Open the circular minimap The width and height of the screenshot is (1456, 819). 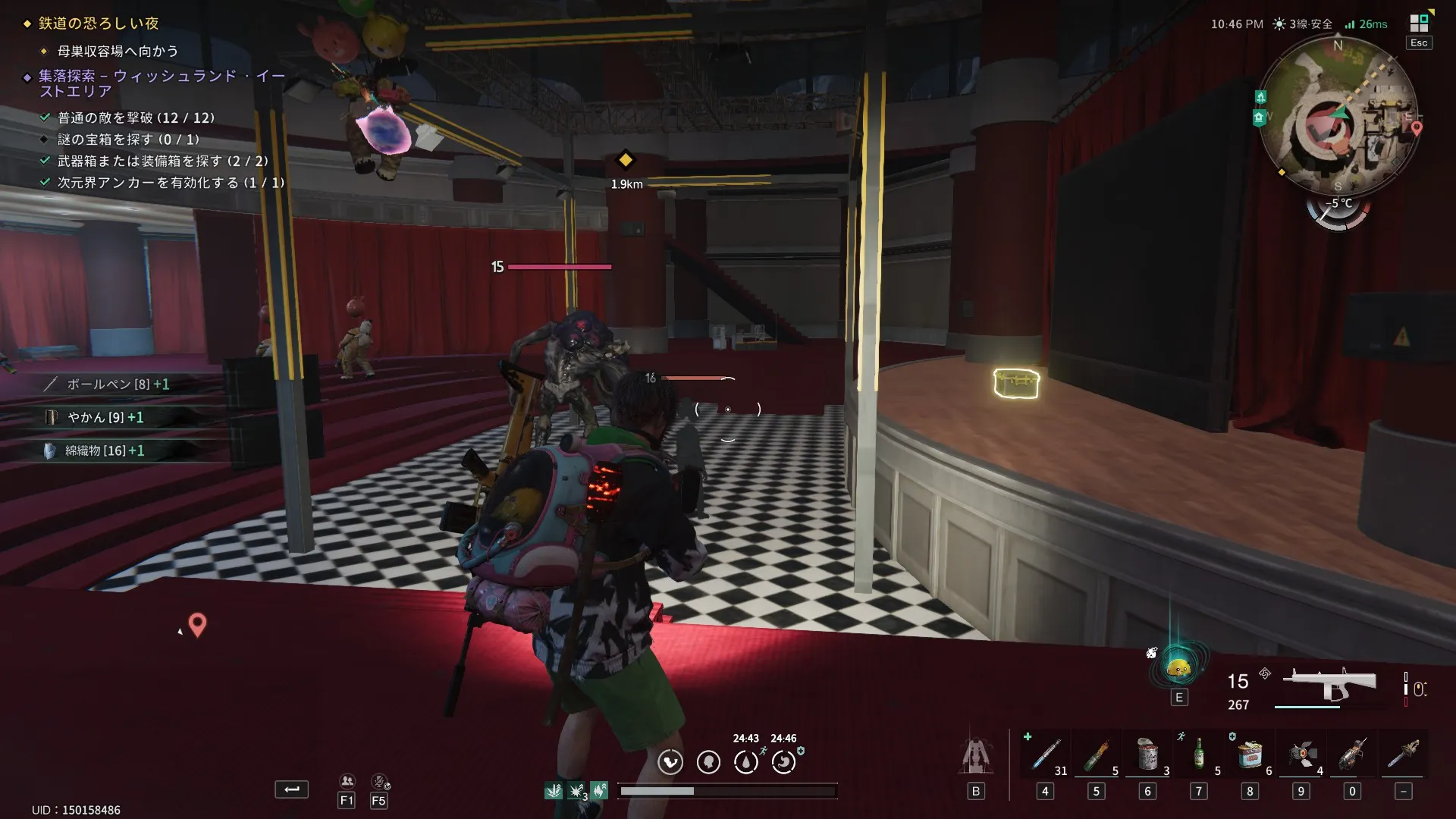[x=1338, y=115]
